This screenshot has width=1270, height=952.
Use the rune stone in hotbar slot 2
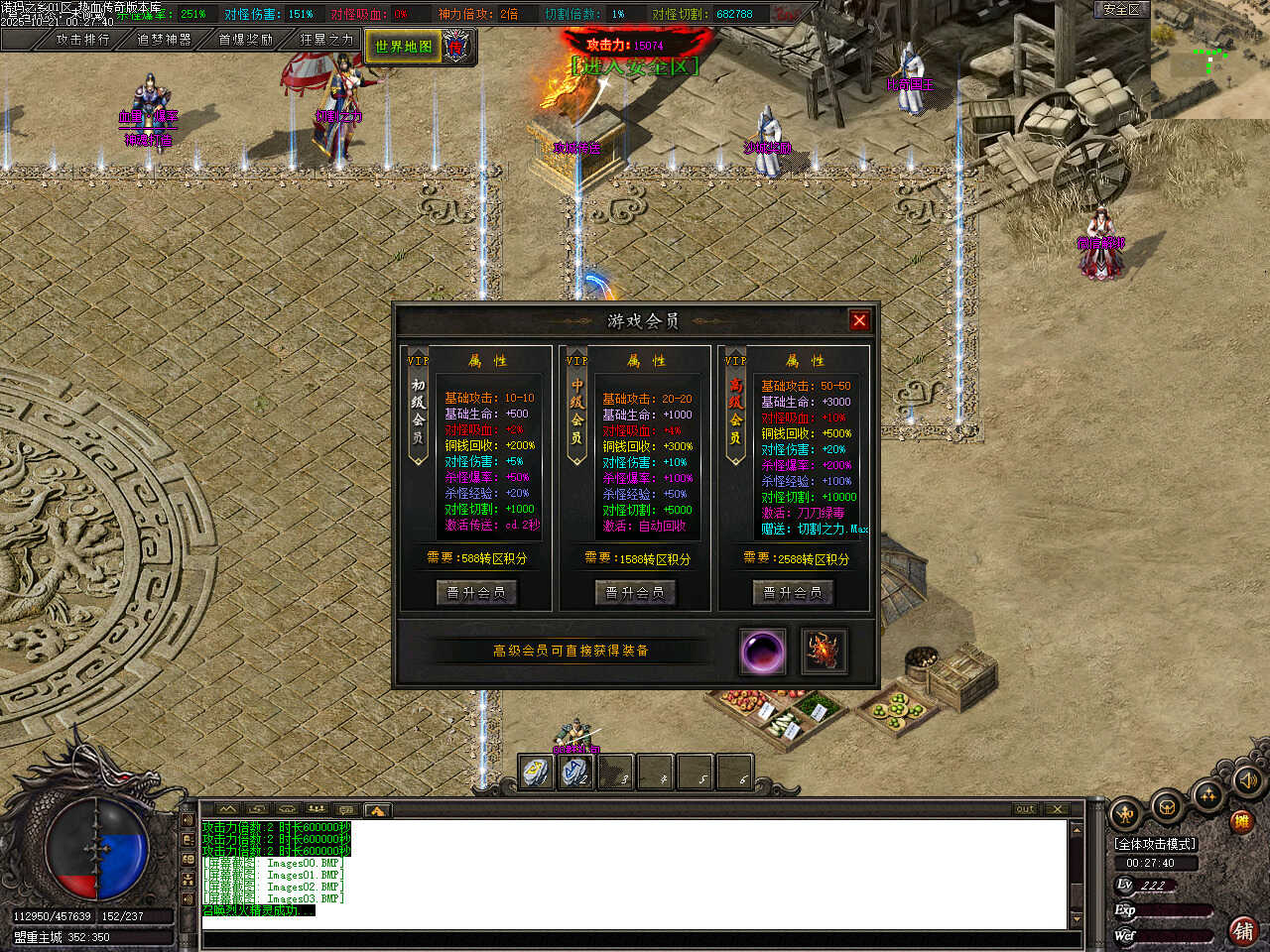(x=576, y=773)
